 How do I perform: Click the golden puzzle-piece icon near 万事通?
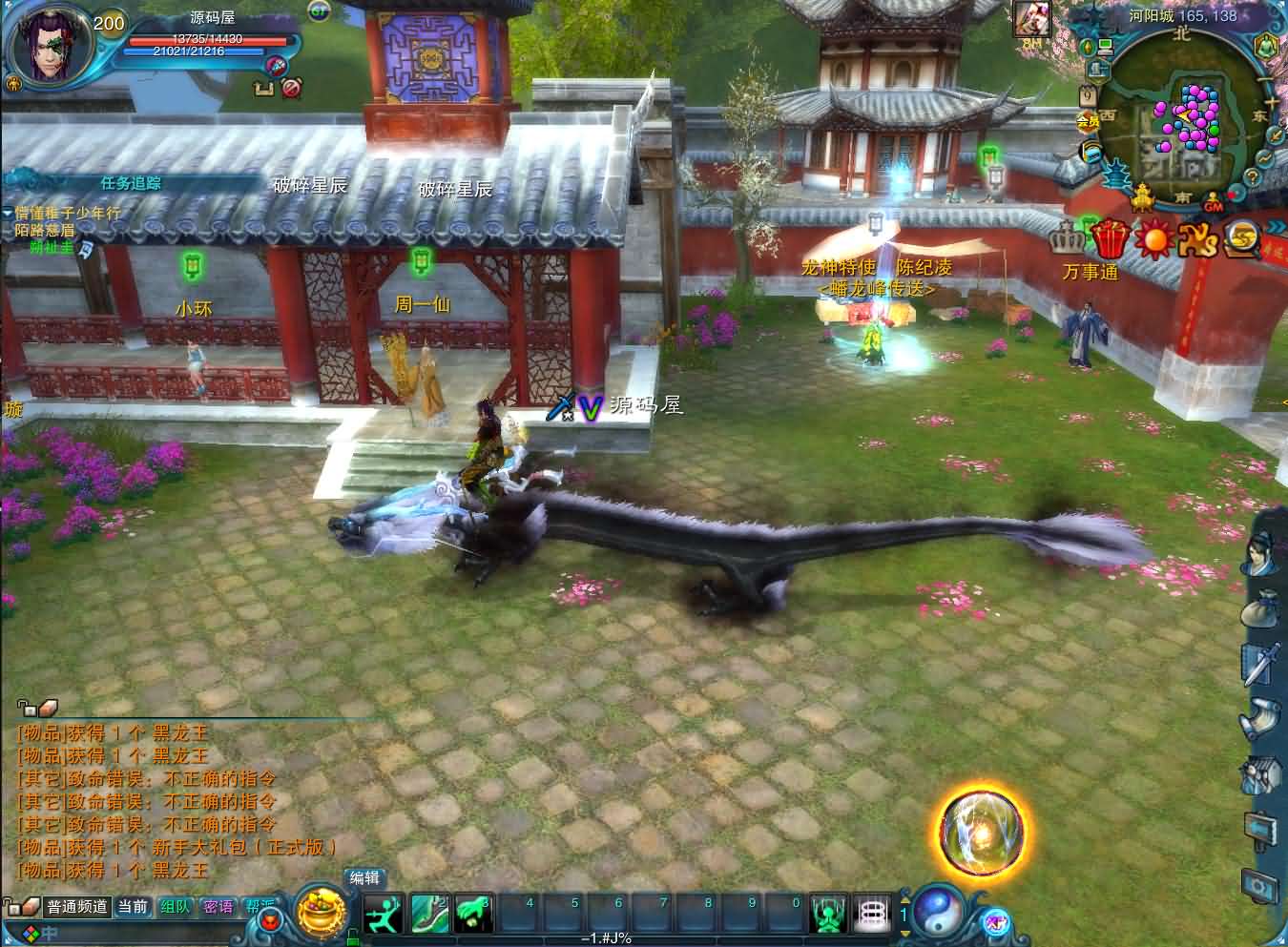[x=1196, y=242]
